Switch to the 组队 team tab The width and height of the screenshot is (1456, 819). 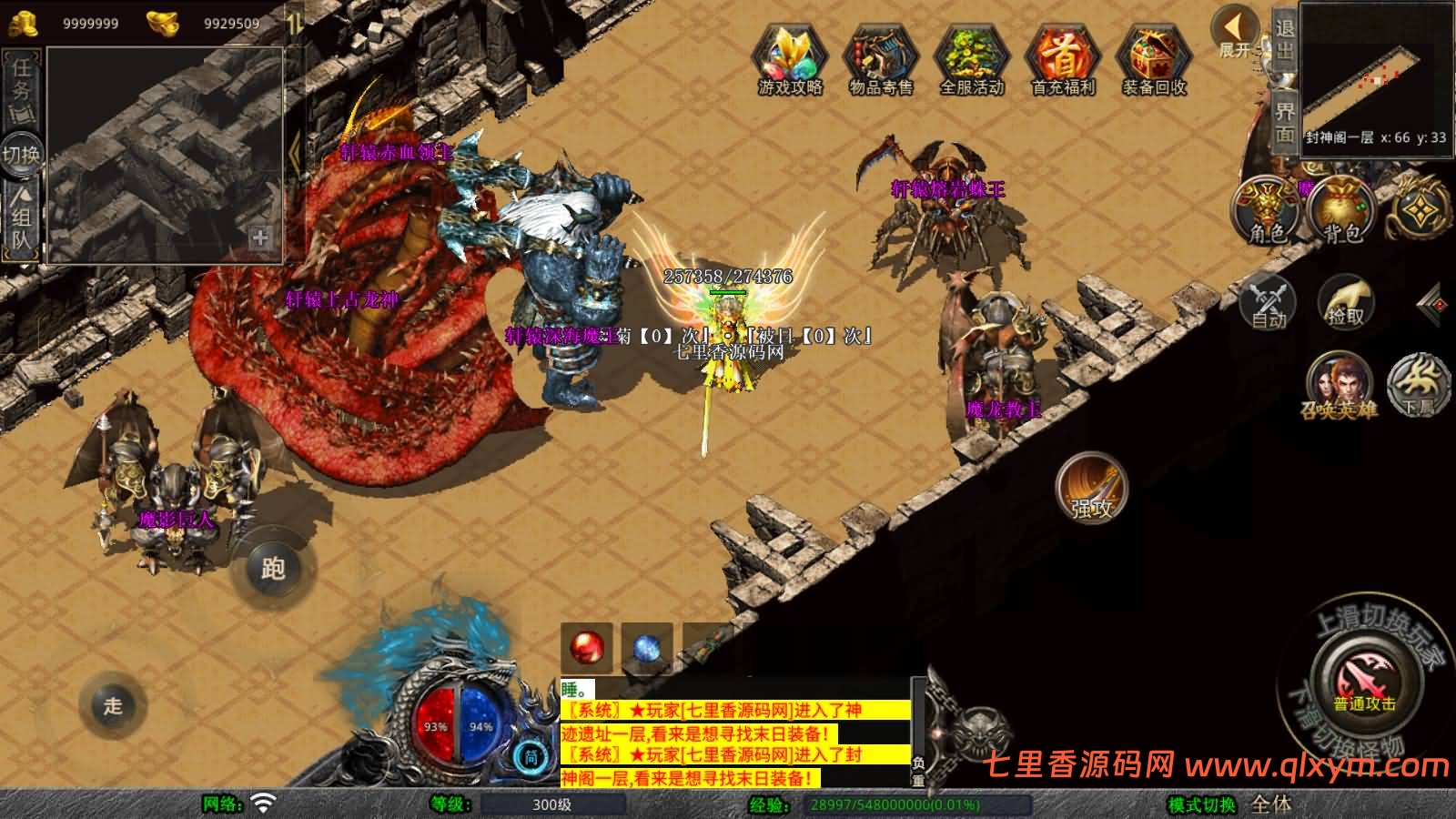point(20,218)
